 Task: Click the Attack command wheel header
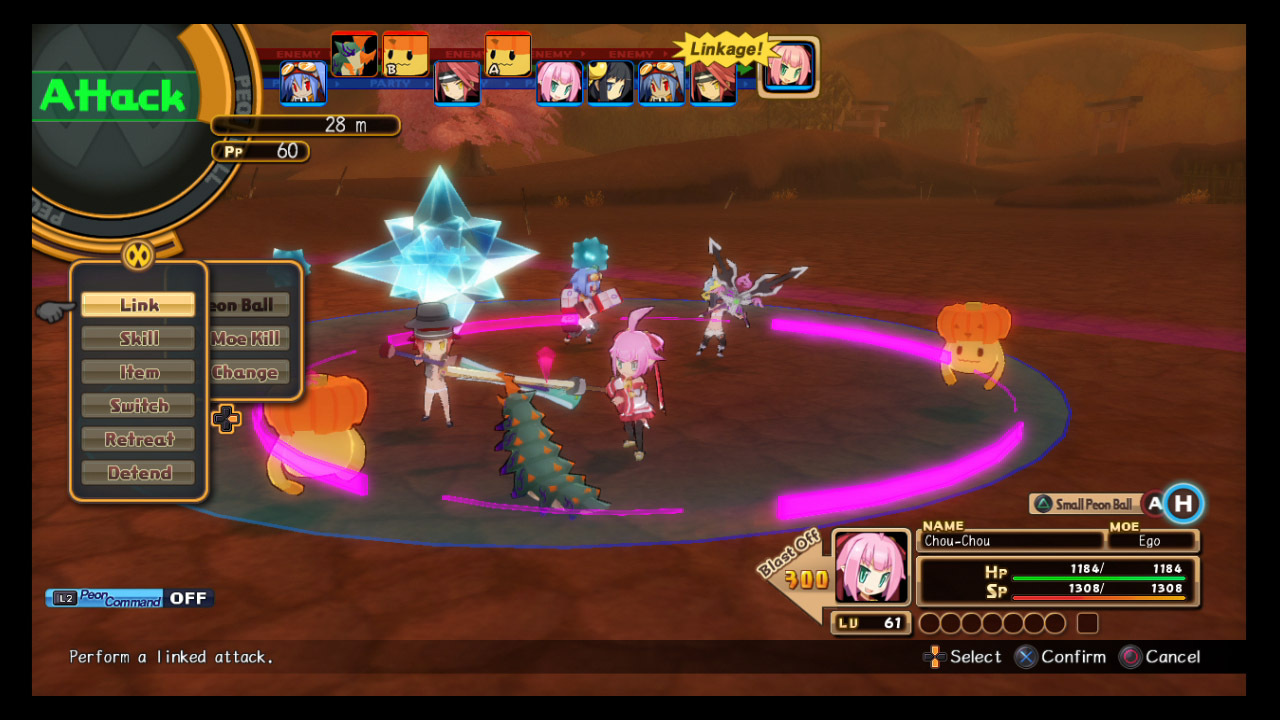point(113,96)
